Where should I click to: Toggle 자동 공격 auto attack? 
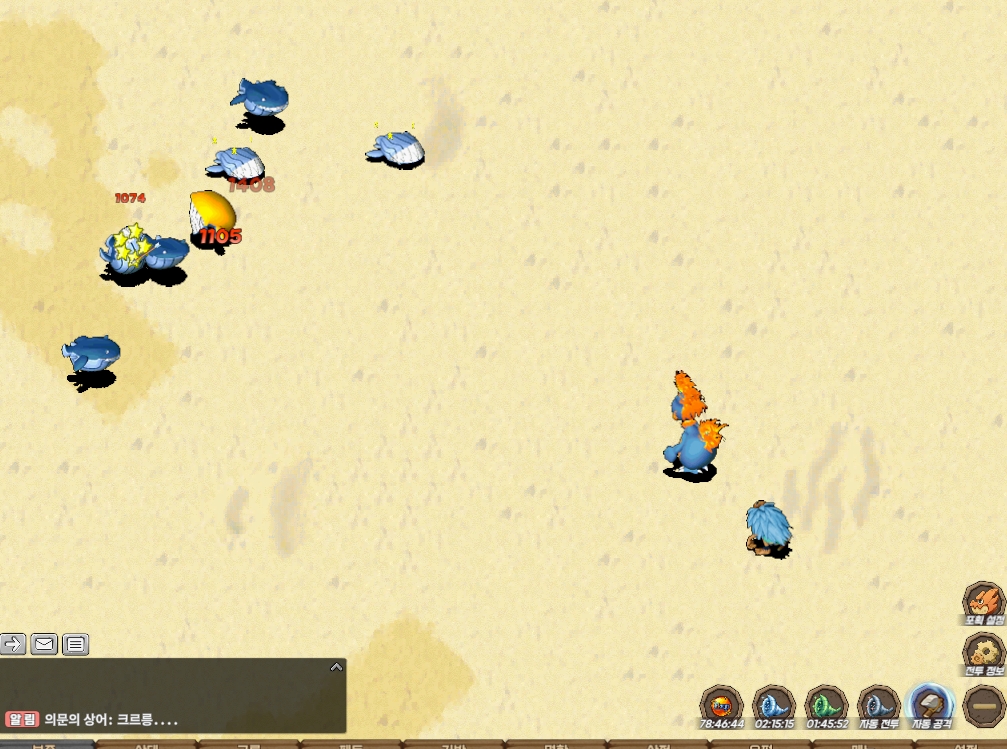(x=932, y=706)
